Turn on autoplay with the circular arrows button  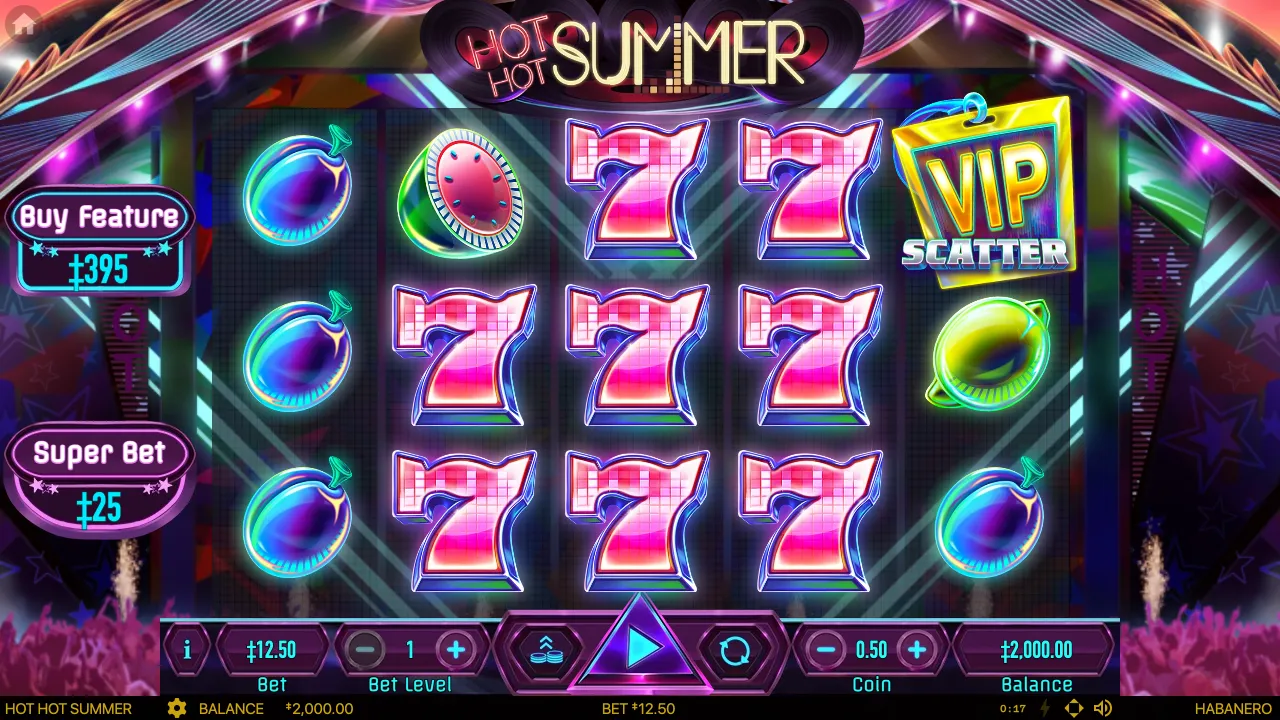tap(735, 650)
